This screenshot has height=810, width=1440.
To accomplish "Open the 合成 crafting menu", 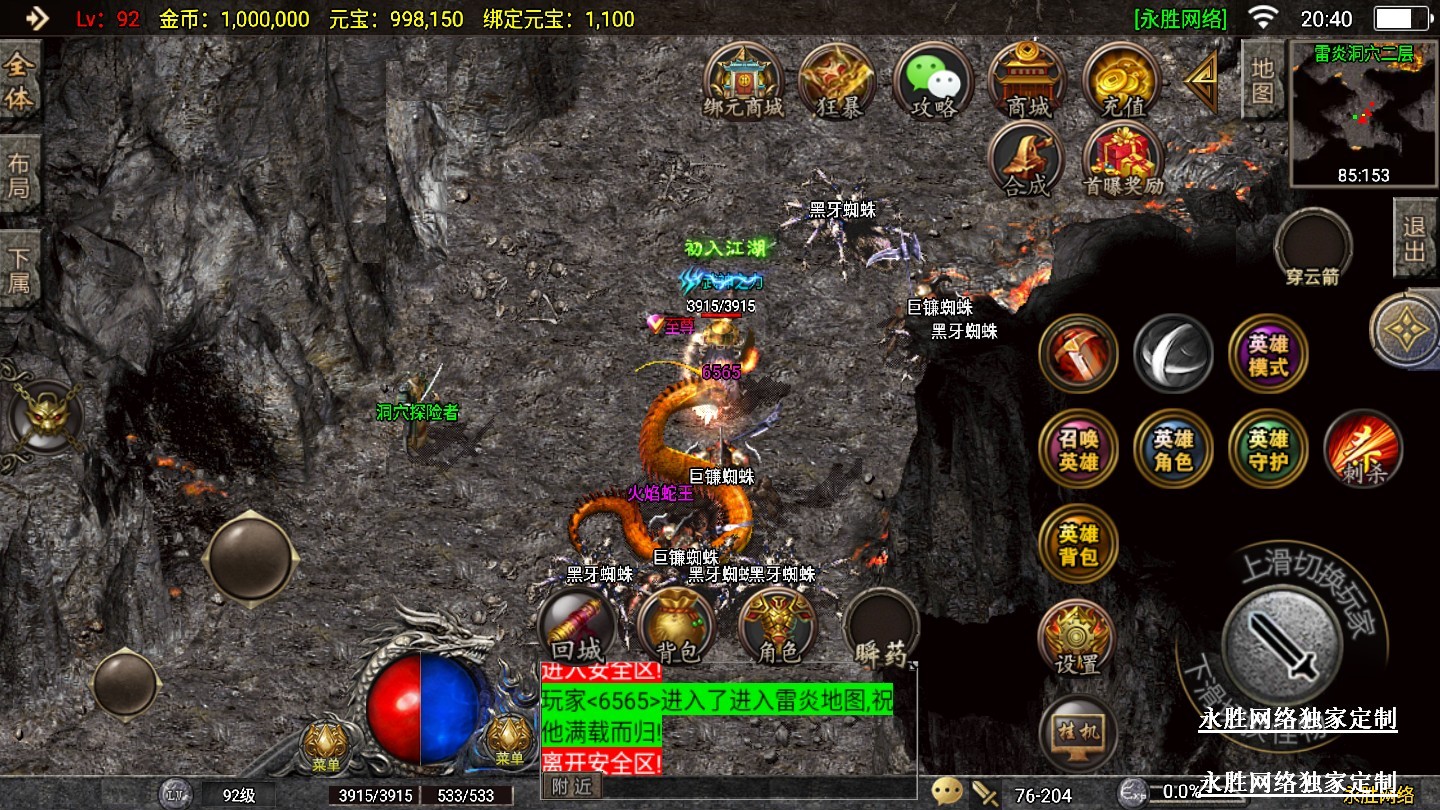I will click(x=1026, y=160).
